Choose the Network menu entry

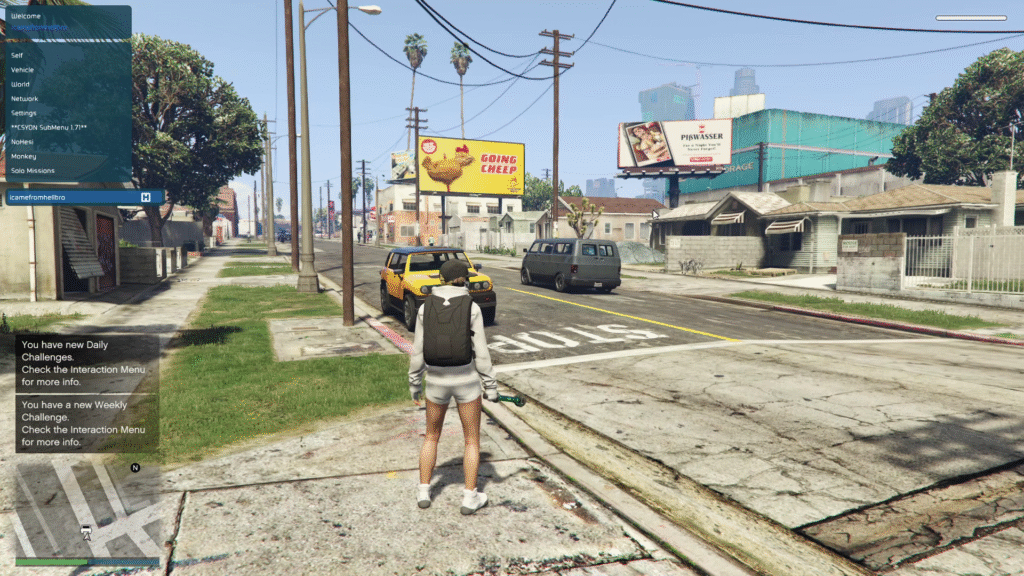click(25, 99)
